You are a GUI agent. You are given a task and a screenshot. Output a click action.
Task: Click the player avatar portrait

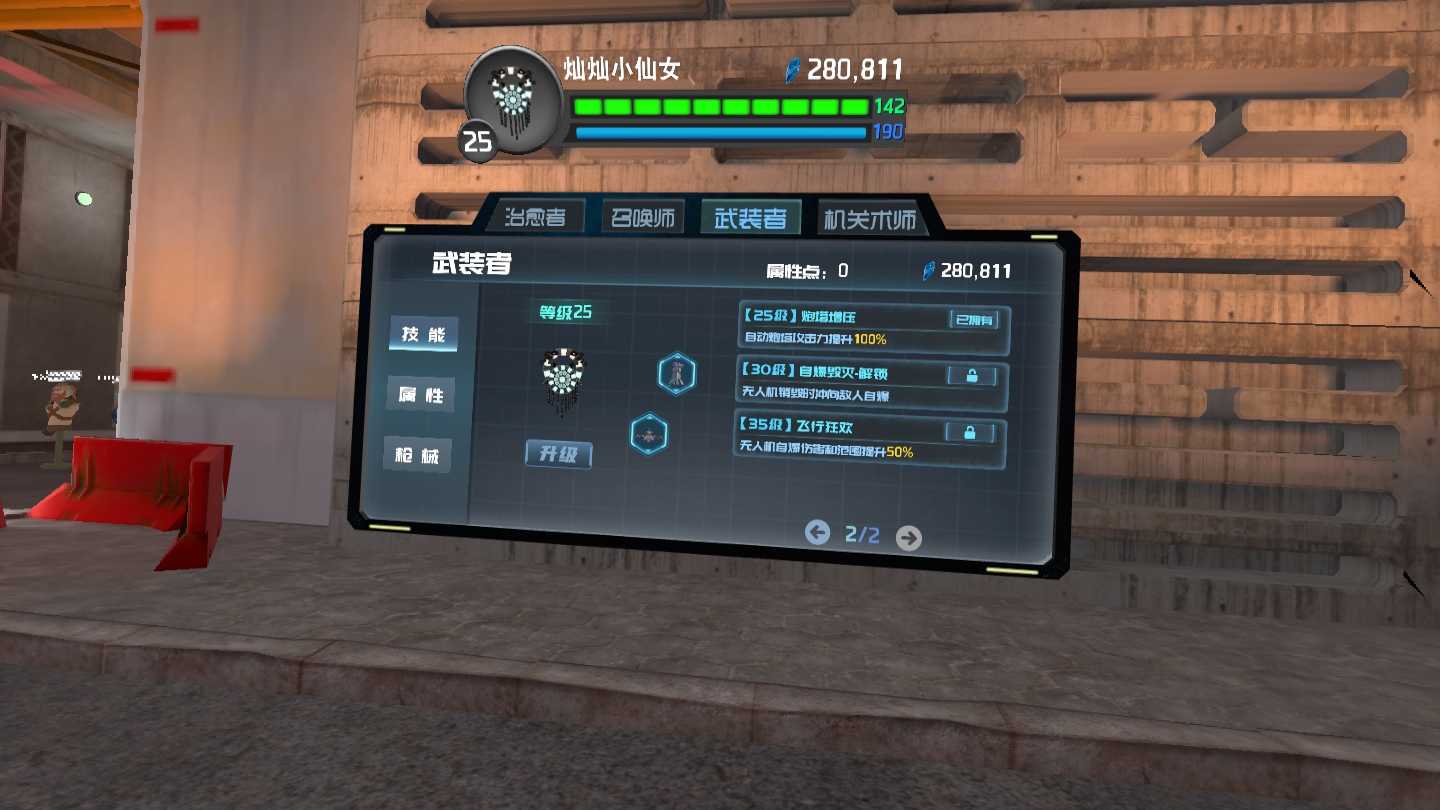(514, 98)
